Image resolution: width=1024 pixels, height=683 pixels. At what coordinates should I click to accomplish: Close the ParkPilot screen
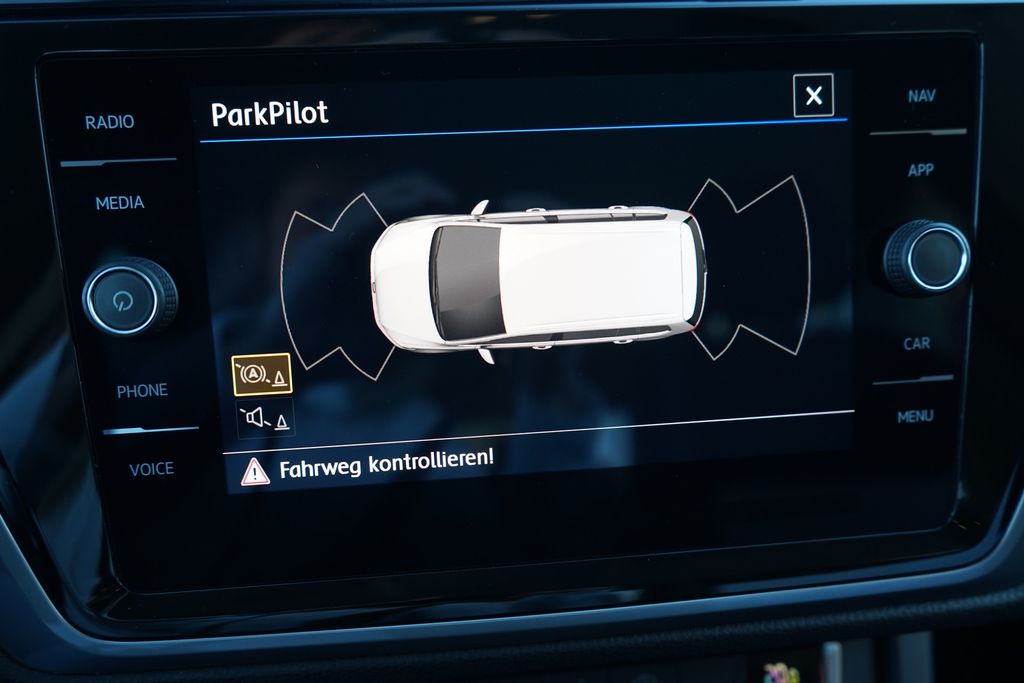pyautogui.click(x=813, y=96)
